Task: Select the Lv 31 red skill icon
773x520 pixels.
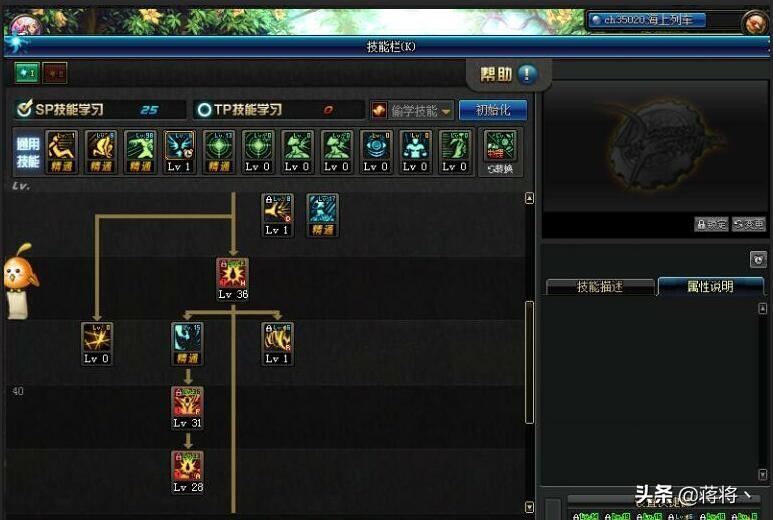Action: click(187, 402)
